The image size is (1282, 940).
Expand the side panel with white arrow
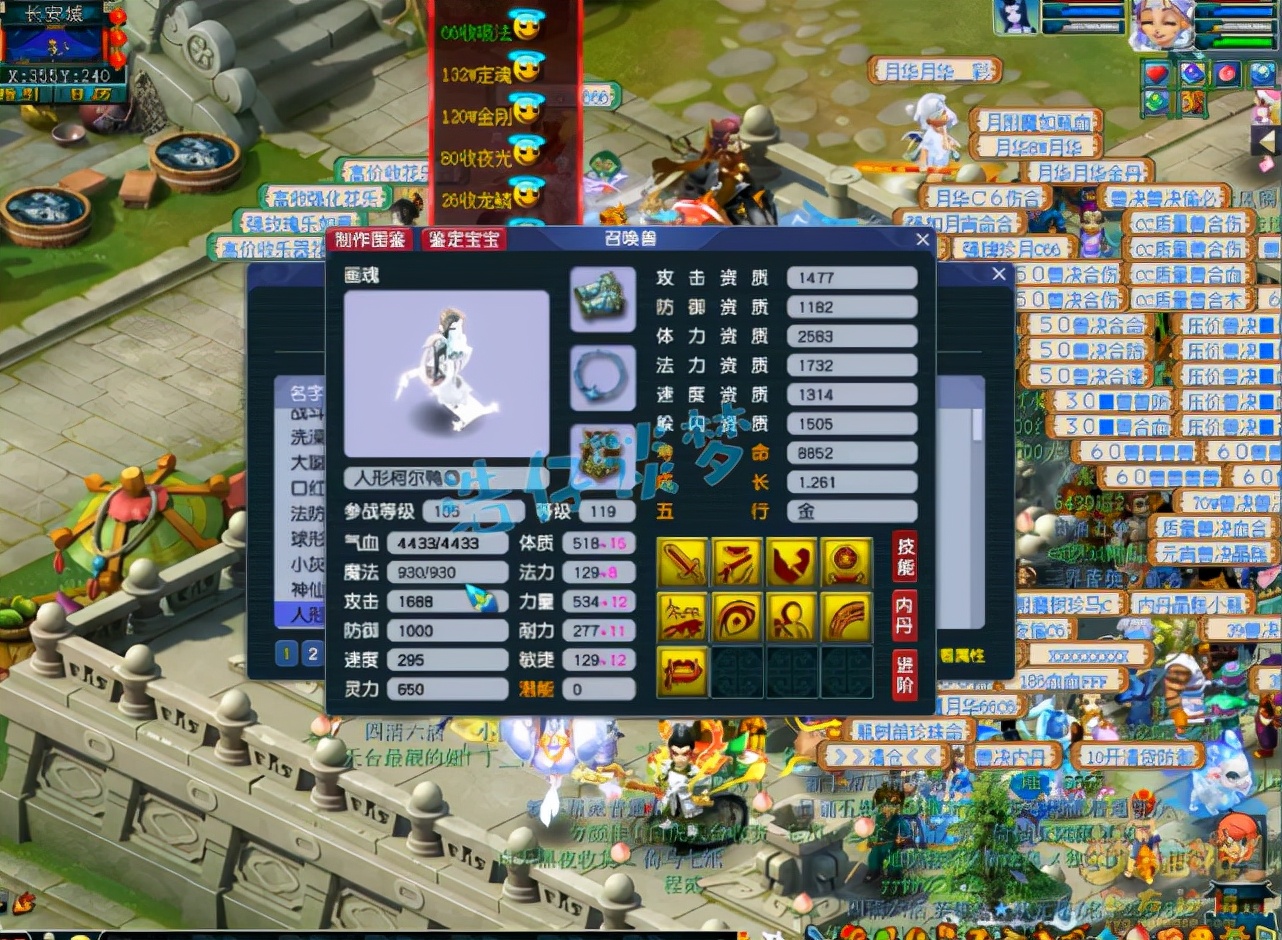point(1264,140)
